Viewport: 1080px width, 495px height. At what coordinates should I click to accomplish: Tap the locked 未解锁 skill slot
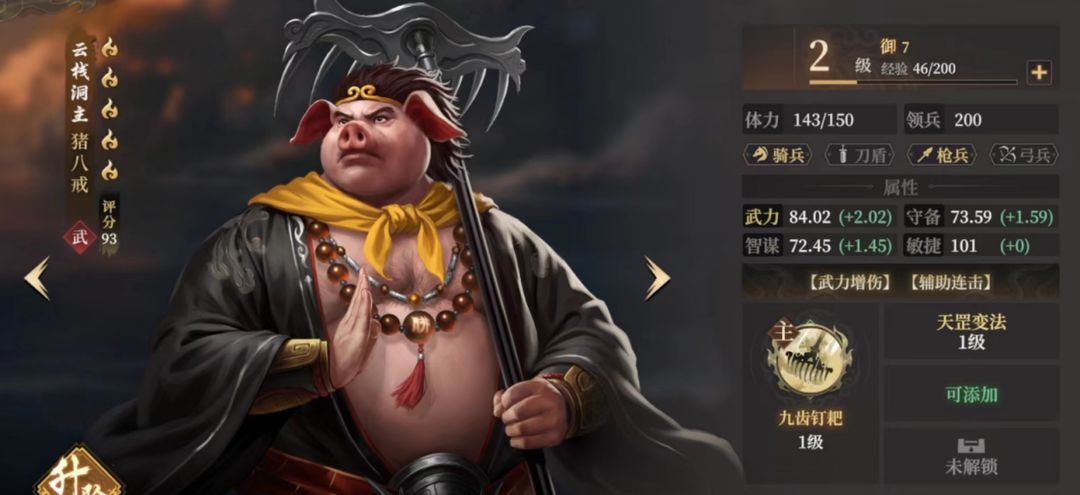(x=970, y=457)
